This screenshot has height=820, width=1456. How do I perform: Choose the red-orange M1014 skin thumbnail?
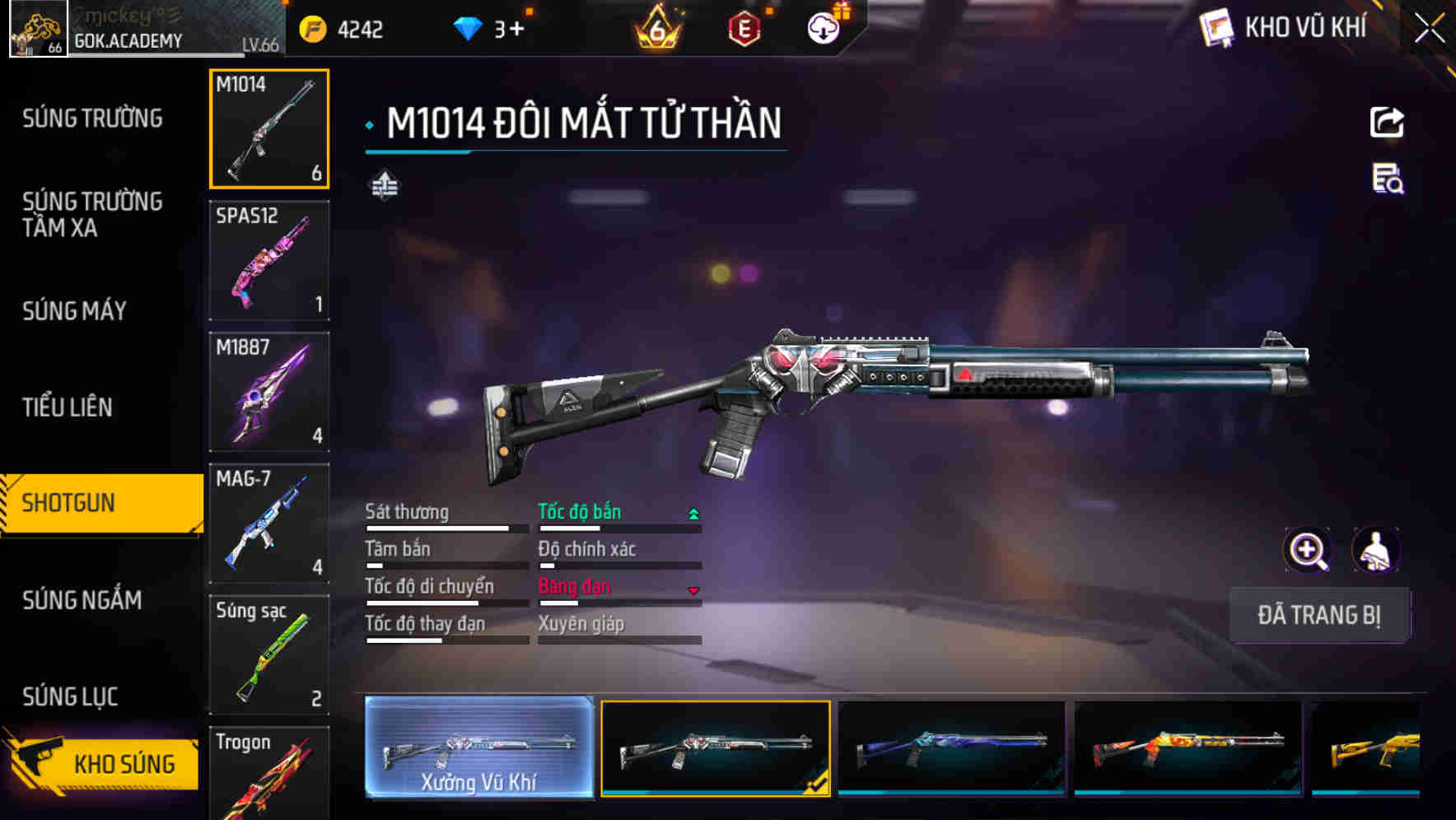pos(1188,748)
